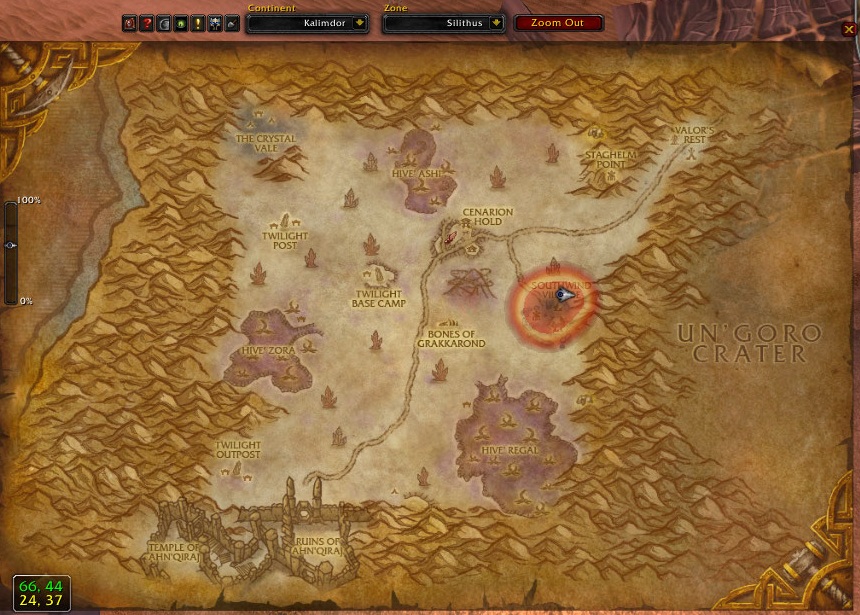The image size is (860, 615).
Task: Select the Twilight Base Camp map marker
Action: (378, 297)
